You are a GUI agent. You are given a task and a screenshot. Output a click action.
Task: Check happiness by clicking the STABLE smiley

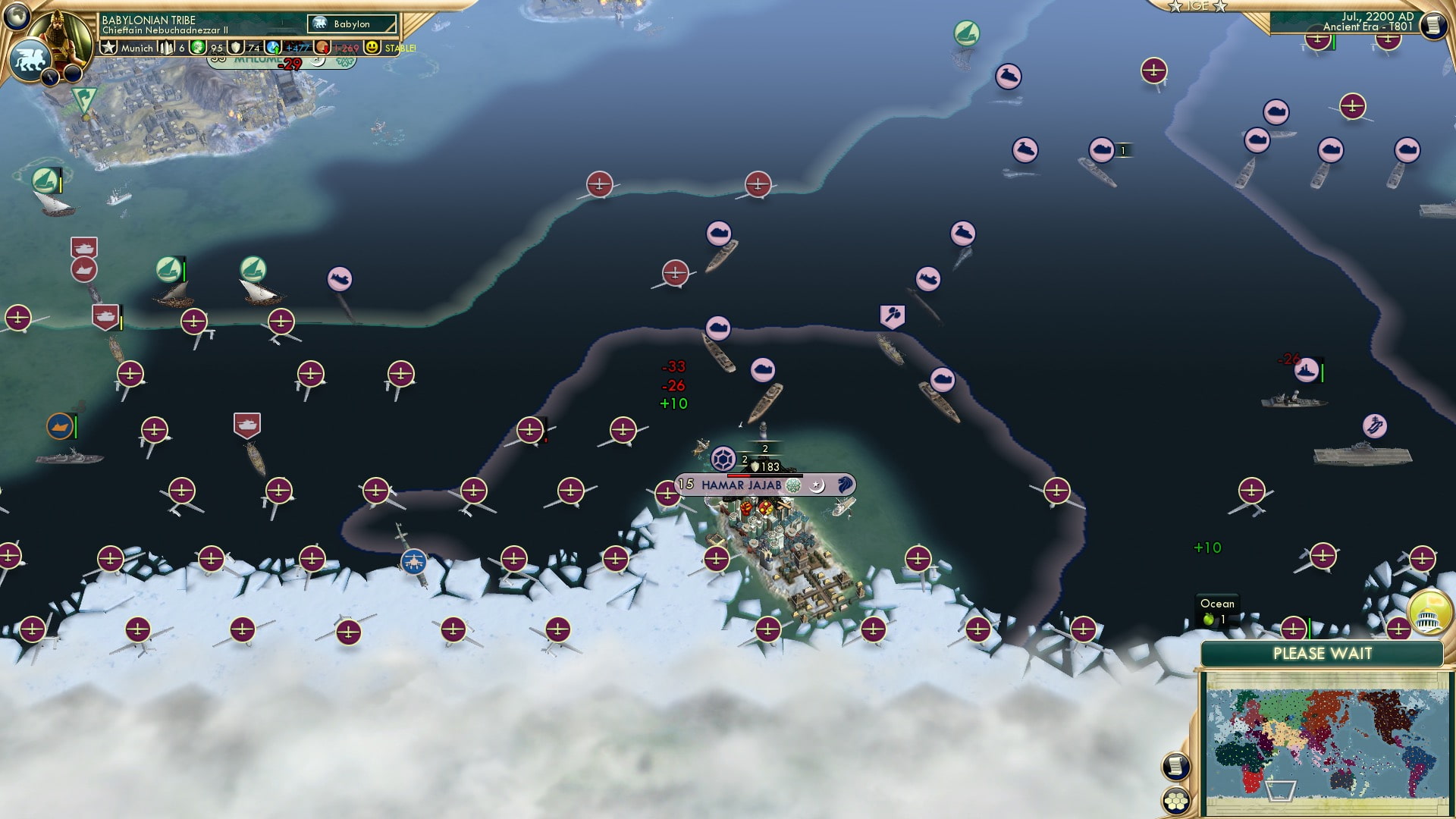(372, 47)
